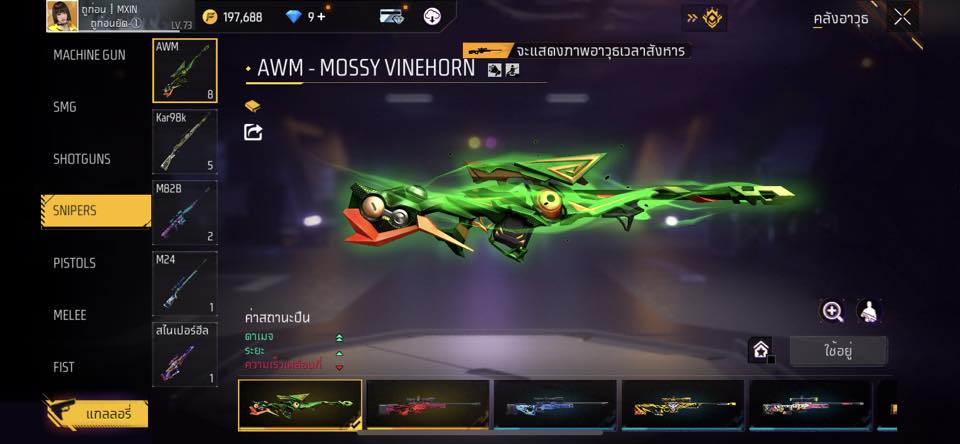960x444 pixels.
Task: Share the AWM Mossy Vinehorn skin
Action: coord(253,132)
